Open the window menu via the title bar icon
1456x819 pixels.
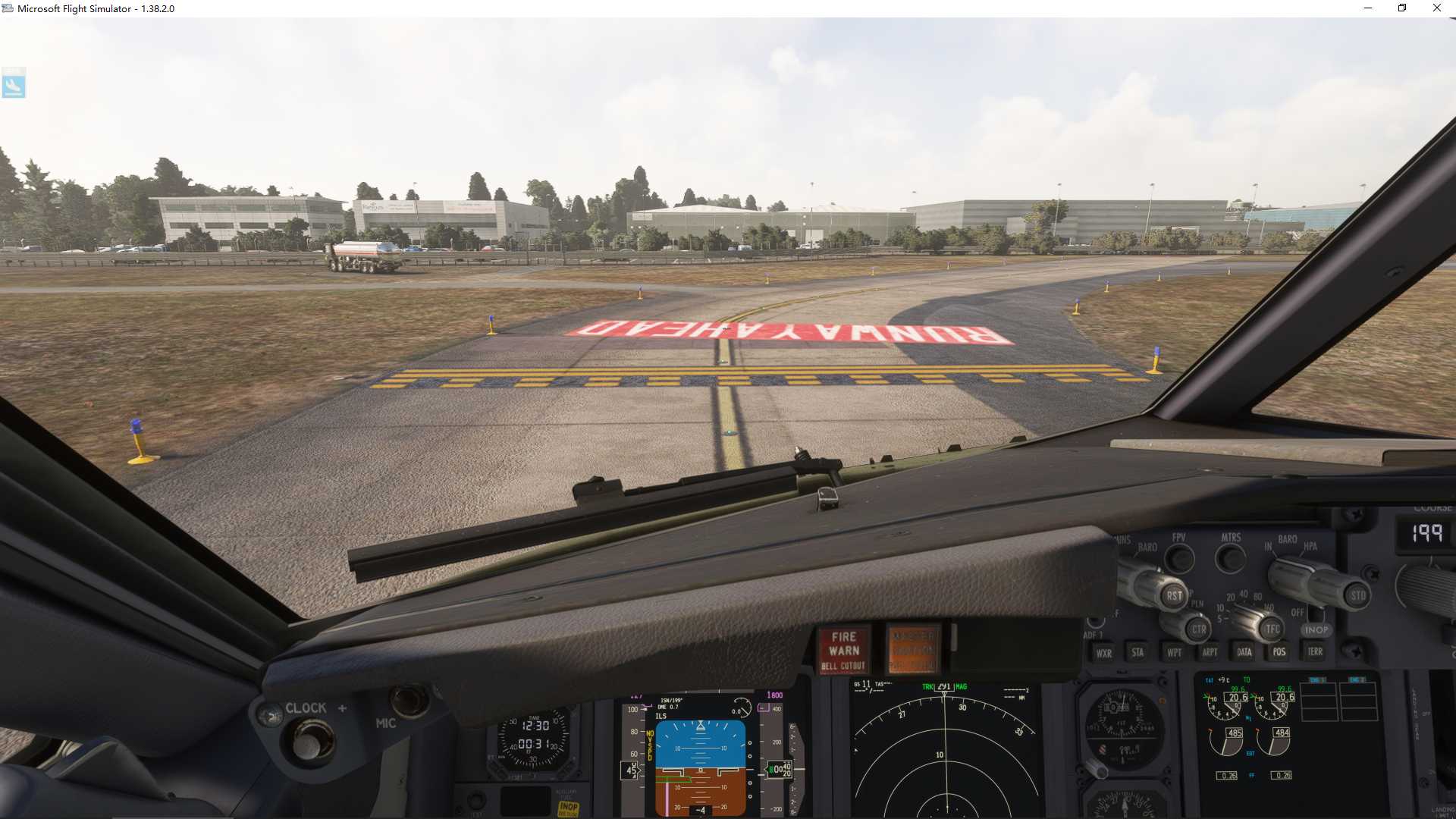pos(8,8)
